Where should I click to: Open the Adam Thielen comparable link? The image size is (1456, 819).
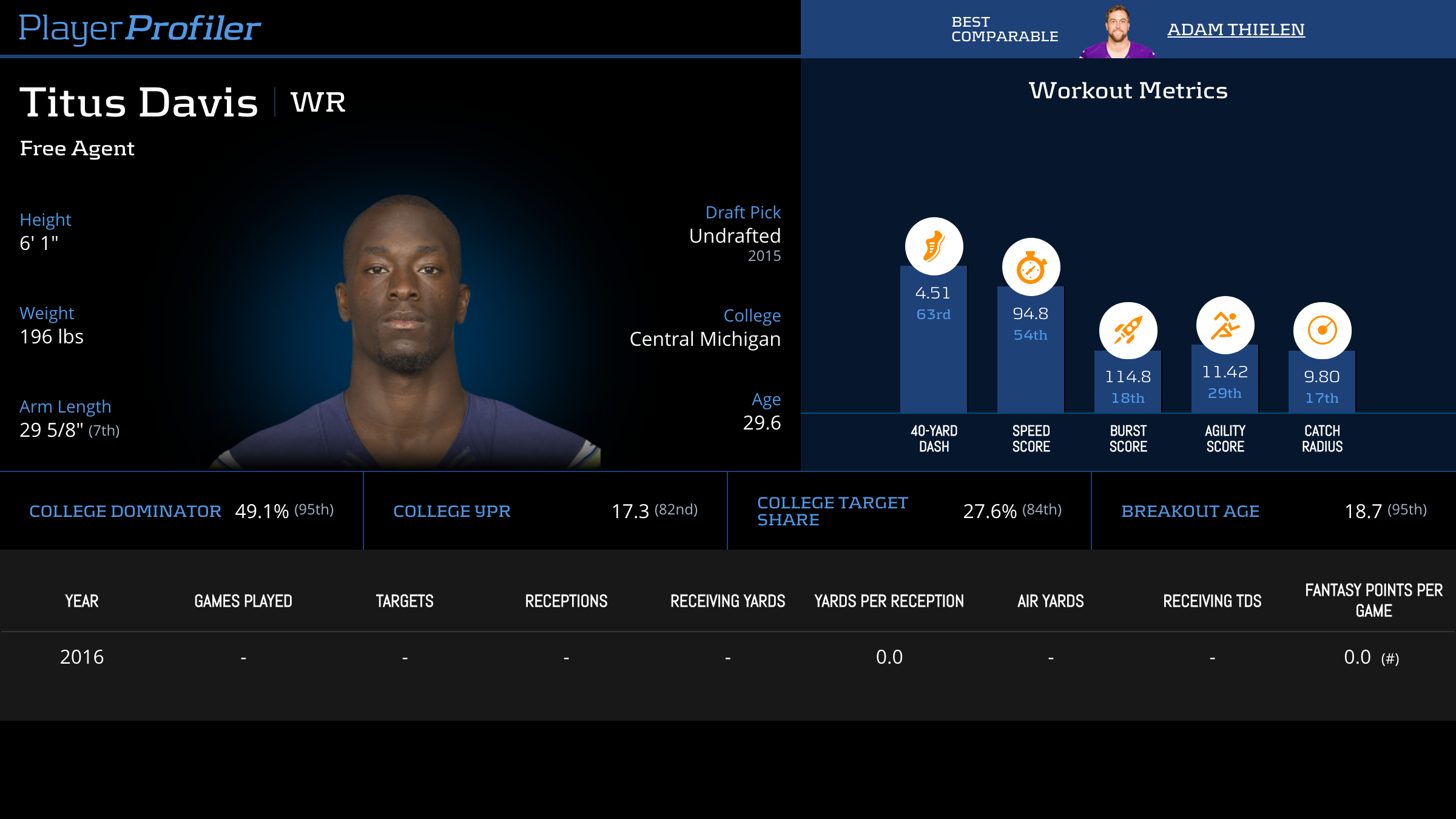click(1236, 29)
